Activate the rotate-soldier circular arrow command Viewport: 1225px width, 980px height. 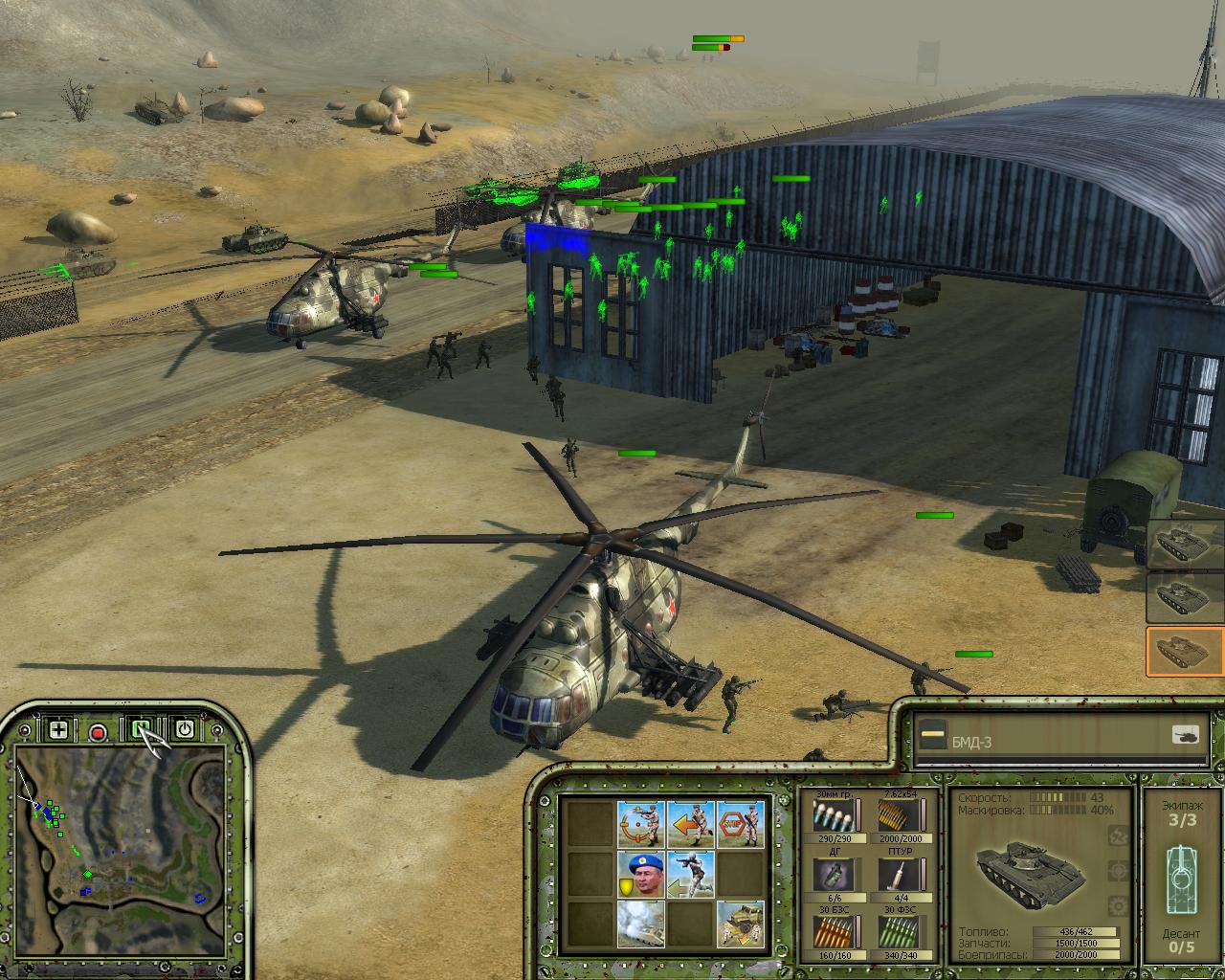tap(640, 824)
